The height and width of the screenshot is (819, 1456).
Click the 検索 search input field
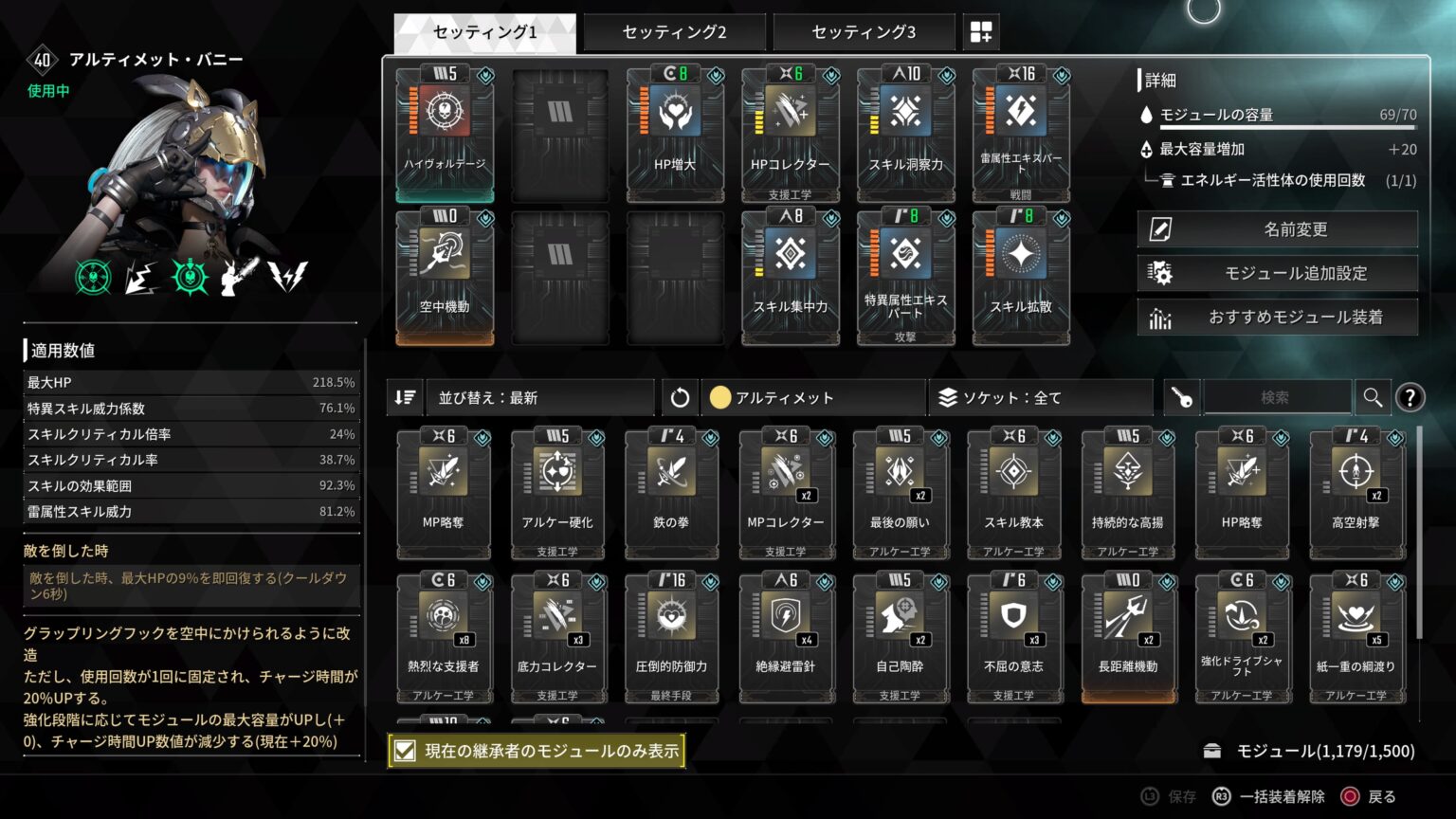pos(1278,397)
